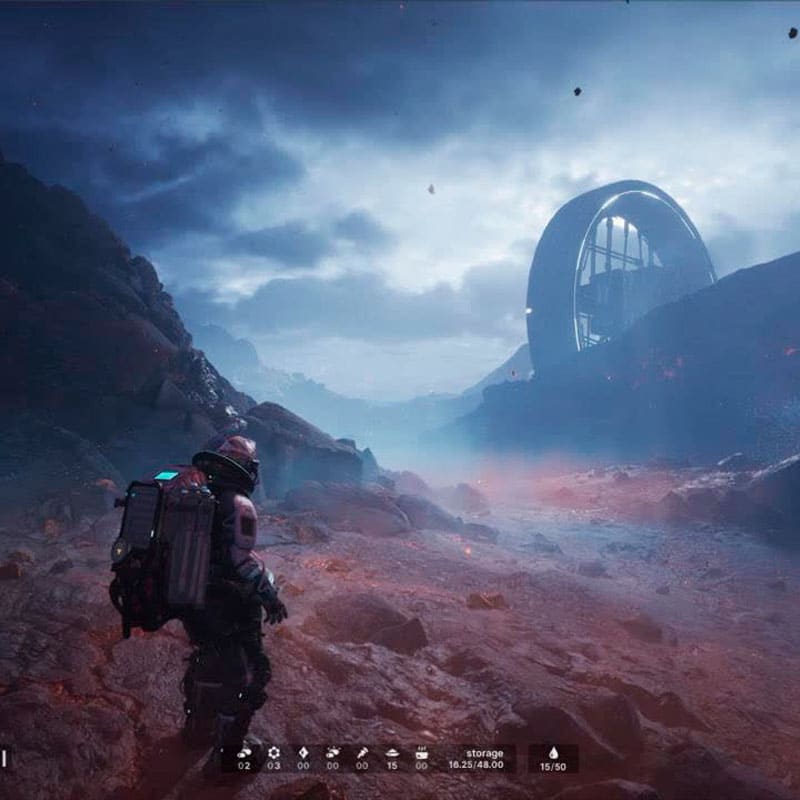Screen dimensions: 800x800
Task: Click the water droplet icon
Action: [553, 753]
